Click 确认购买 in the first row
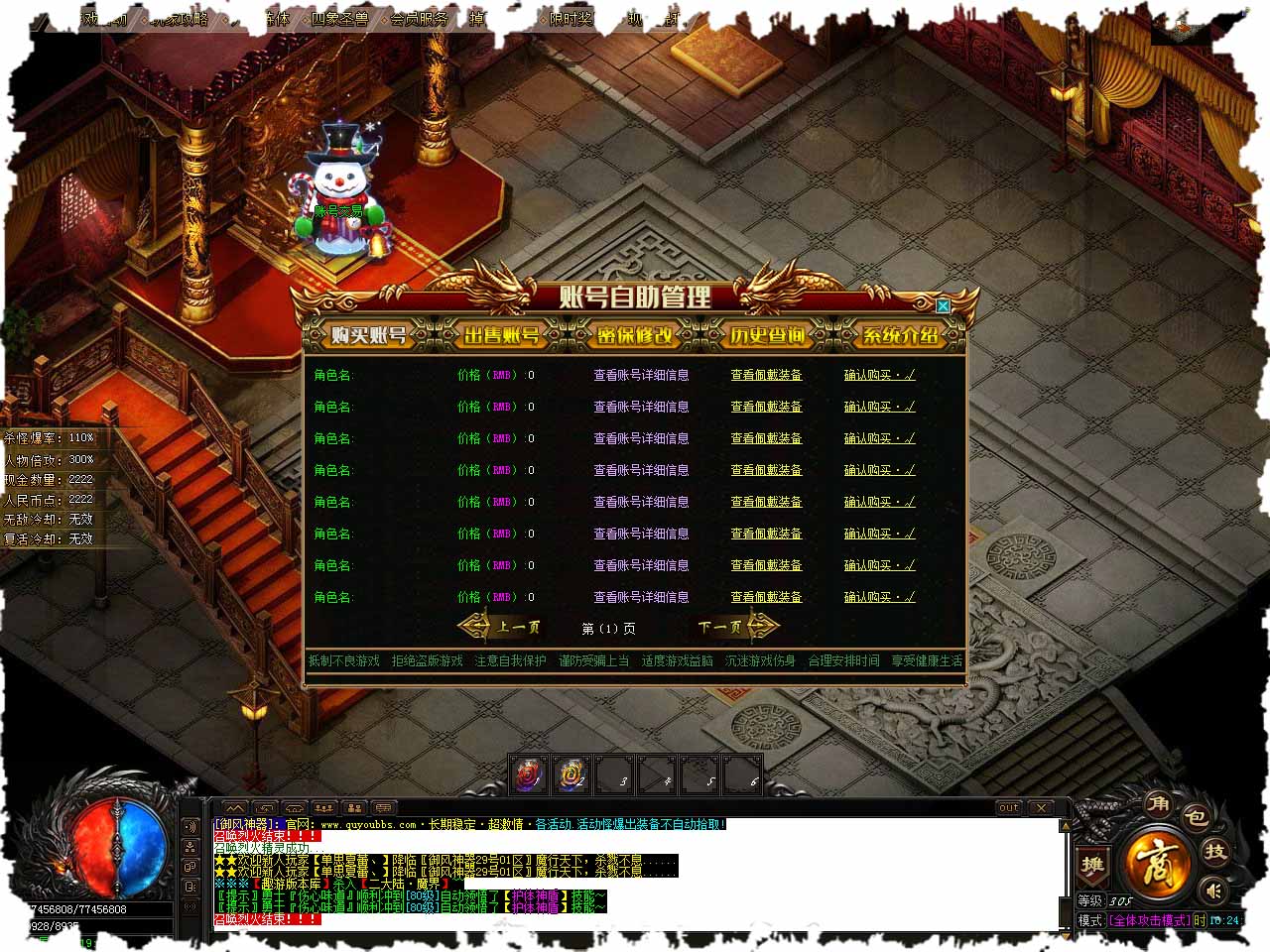 tap(879, 375)
